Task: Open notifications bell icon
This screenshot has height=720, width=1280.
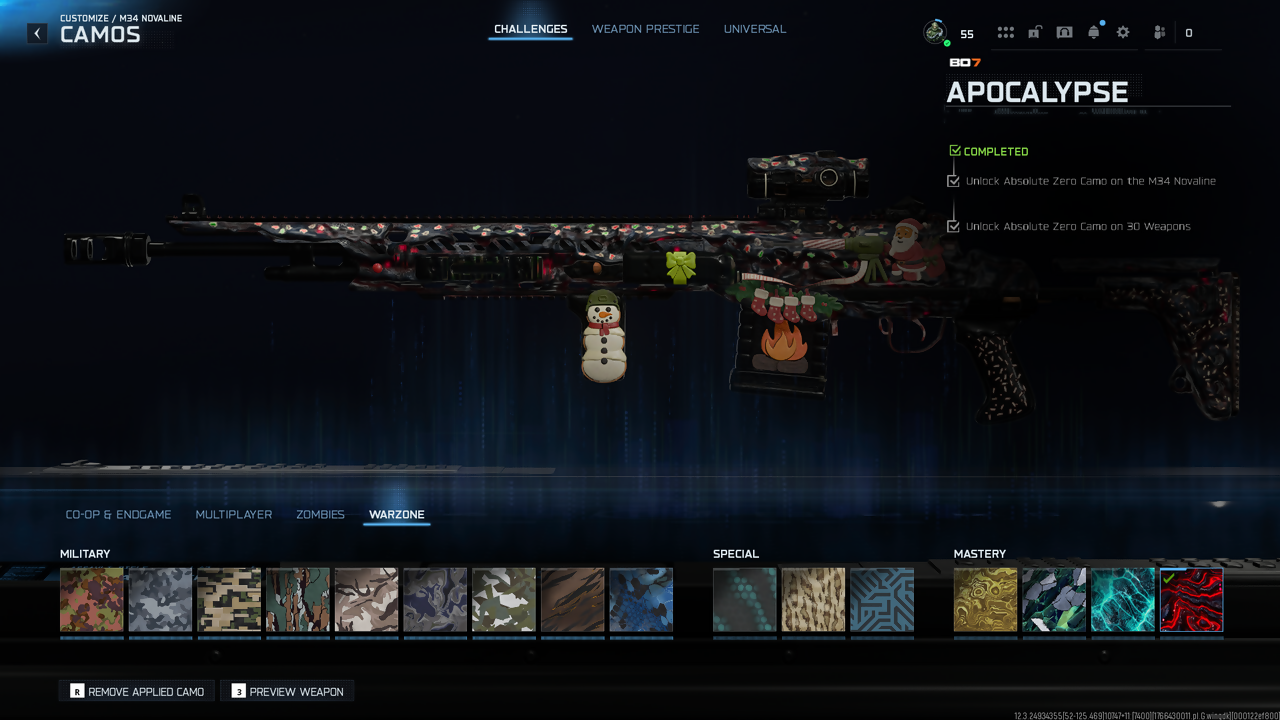Action: point(1093,33)
